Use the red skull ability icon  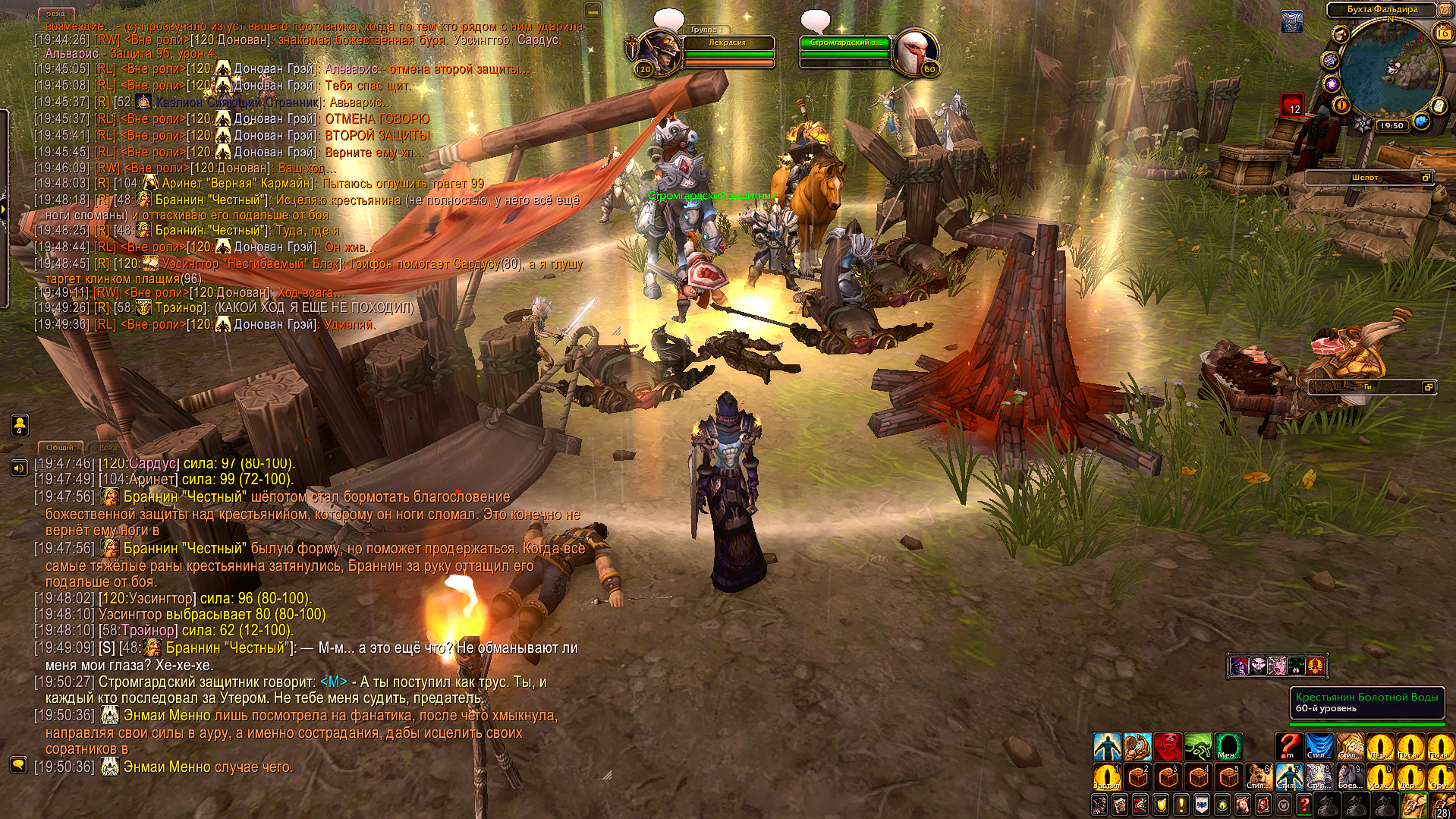(1168, 747)
